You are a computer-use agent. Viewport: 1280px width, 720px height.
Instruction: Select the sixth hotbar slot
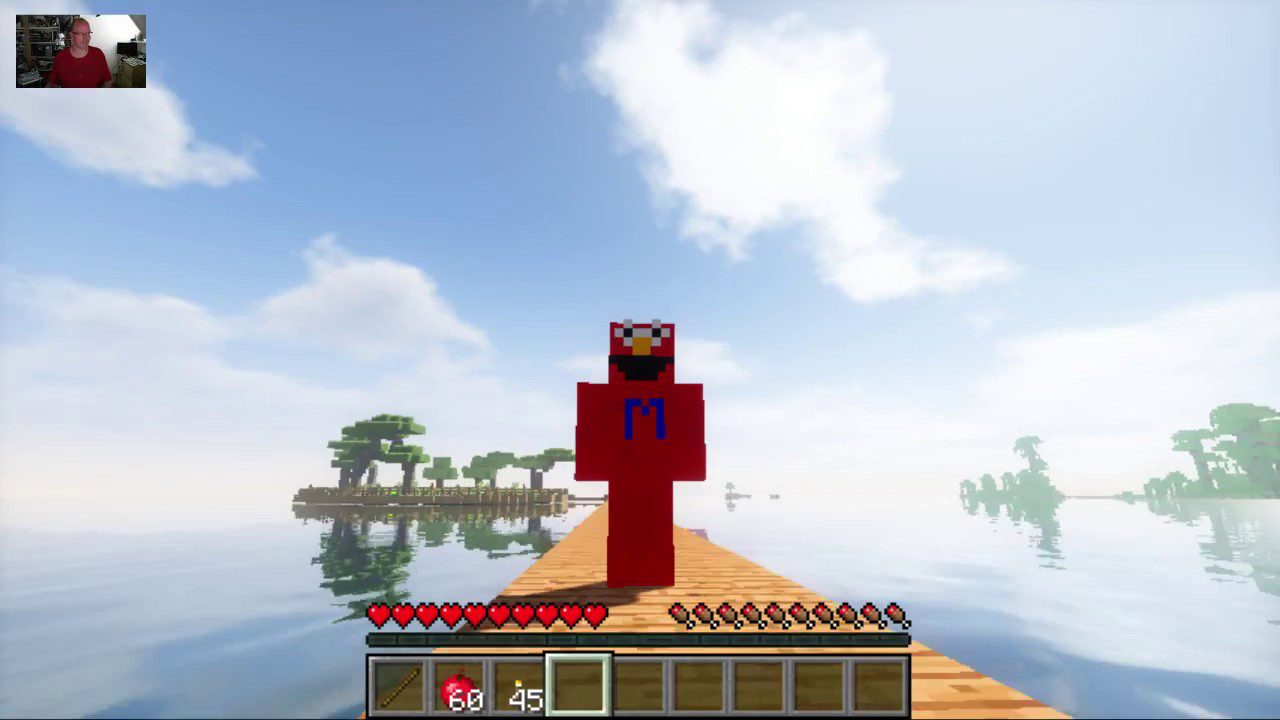pos(699,684)
